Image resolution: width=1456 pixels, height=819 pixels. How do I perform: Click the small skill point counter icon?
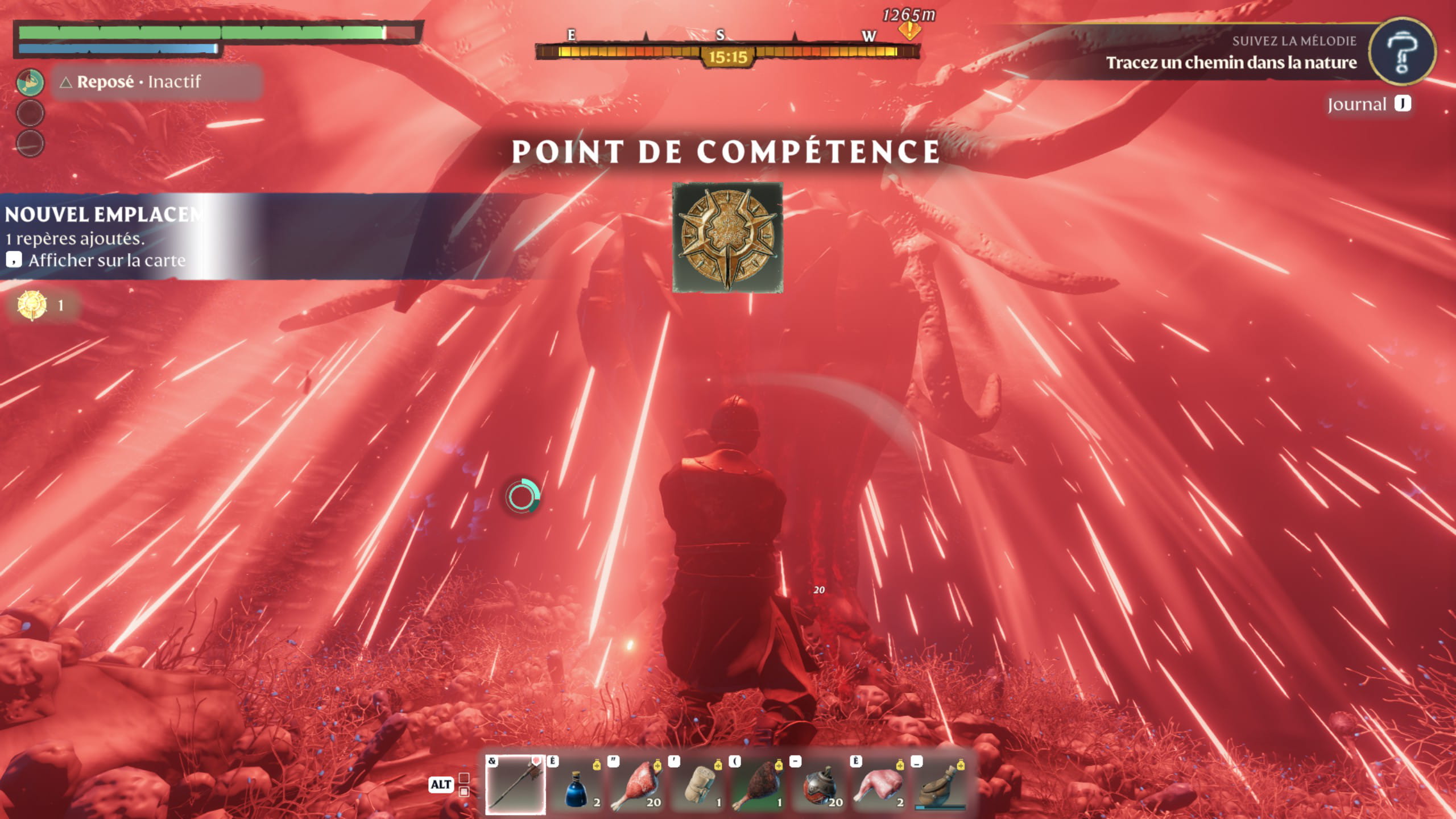coord(32,305)
